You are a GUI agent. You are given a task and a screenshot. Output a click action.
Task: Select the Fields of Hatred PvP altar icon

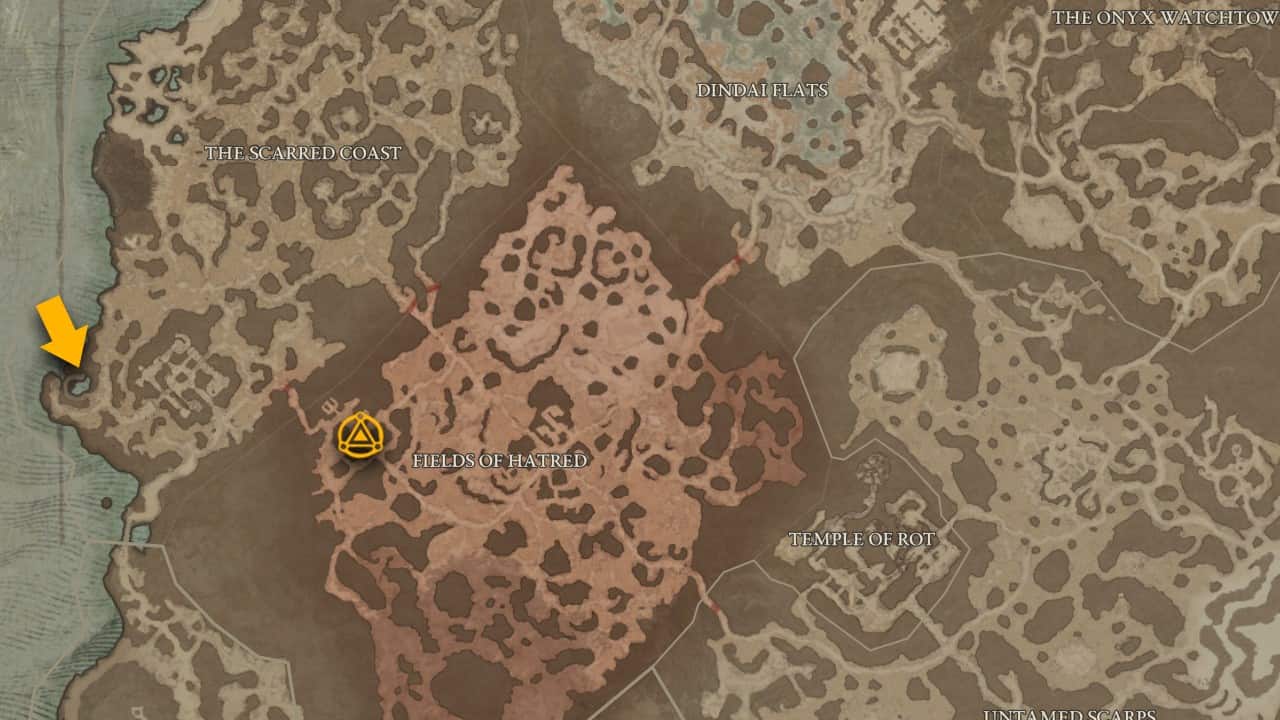click(362, 438)
